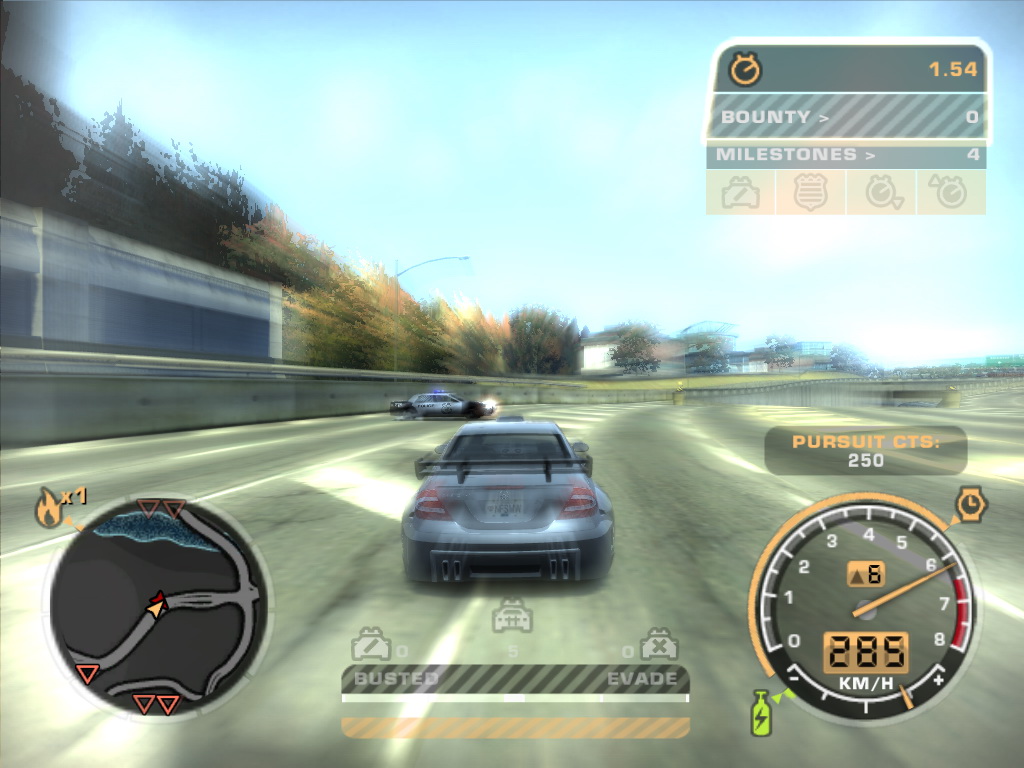Open the circular minimap
The image size is (1024, 768).
158,606
